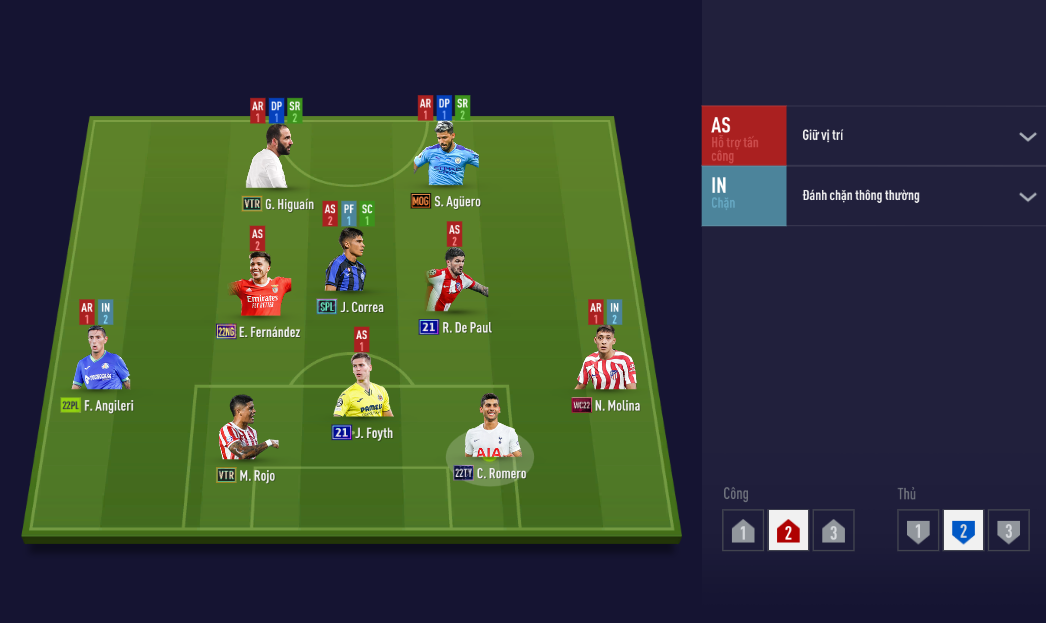Viewport: 1046px width, 623px height.
Task: Open the AS 'Giữ vị trí' dropdown
Action: (x=1027, y=136)
